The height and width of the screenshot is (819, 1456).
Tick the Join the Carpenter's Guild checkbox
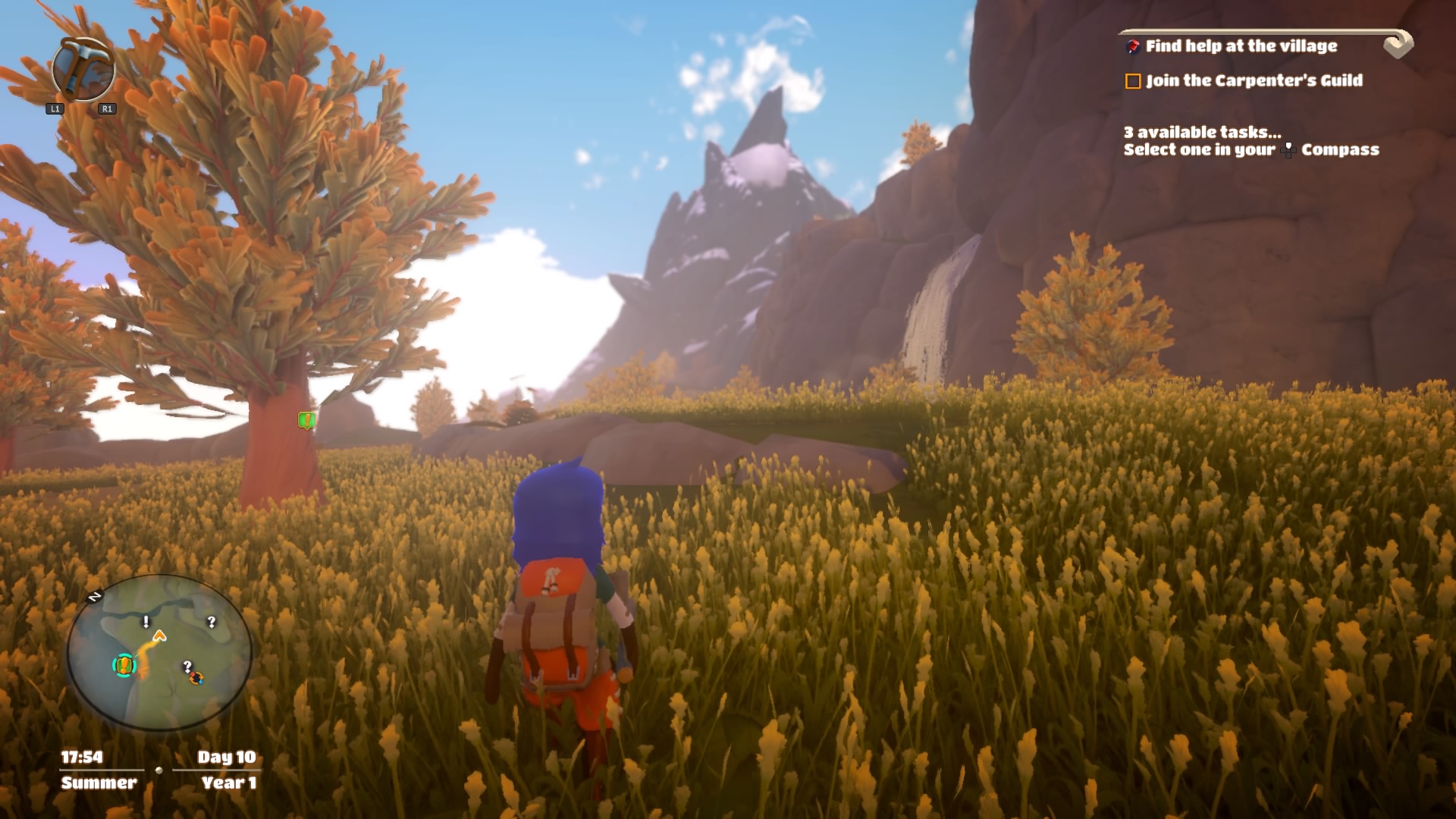coord(1133,81)
